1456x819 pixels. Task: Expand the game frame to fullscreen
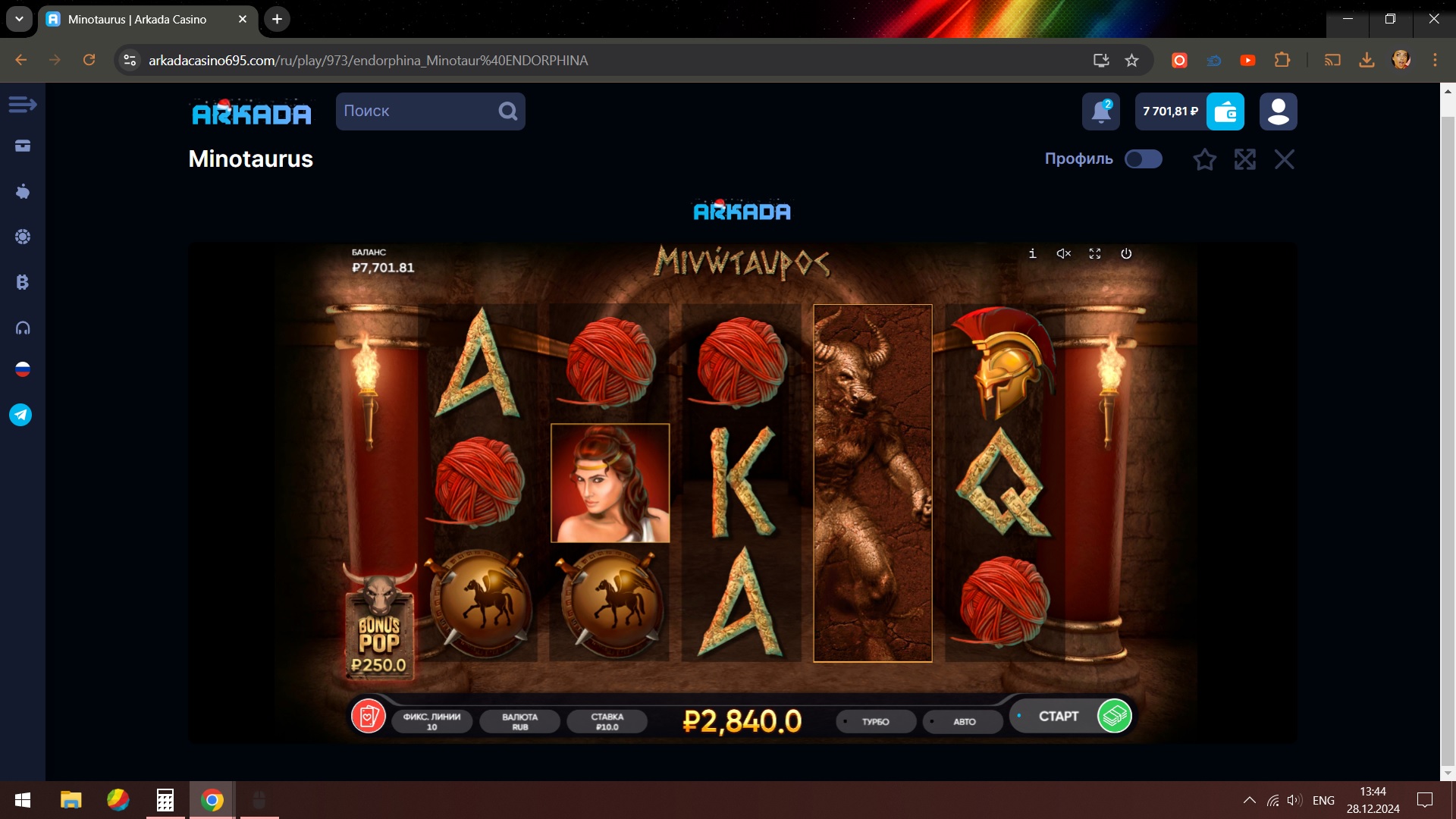pyautogui.click(x=1244, y=159)
